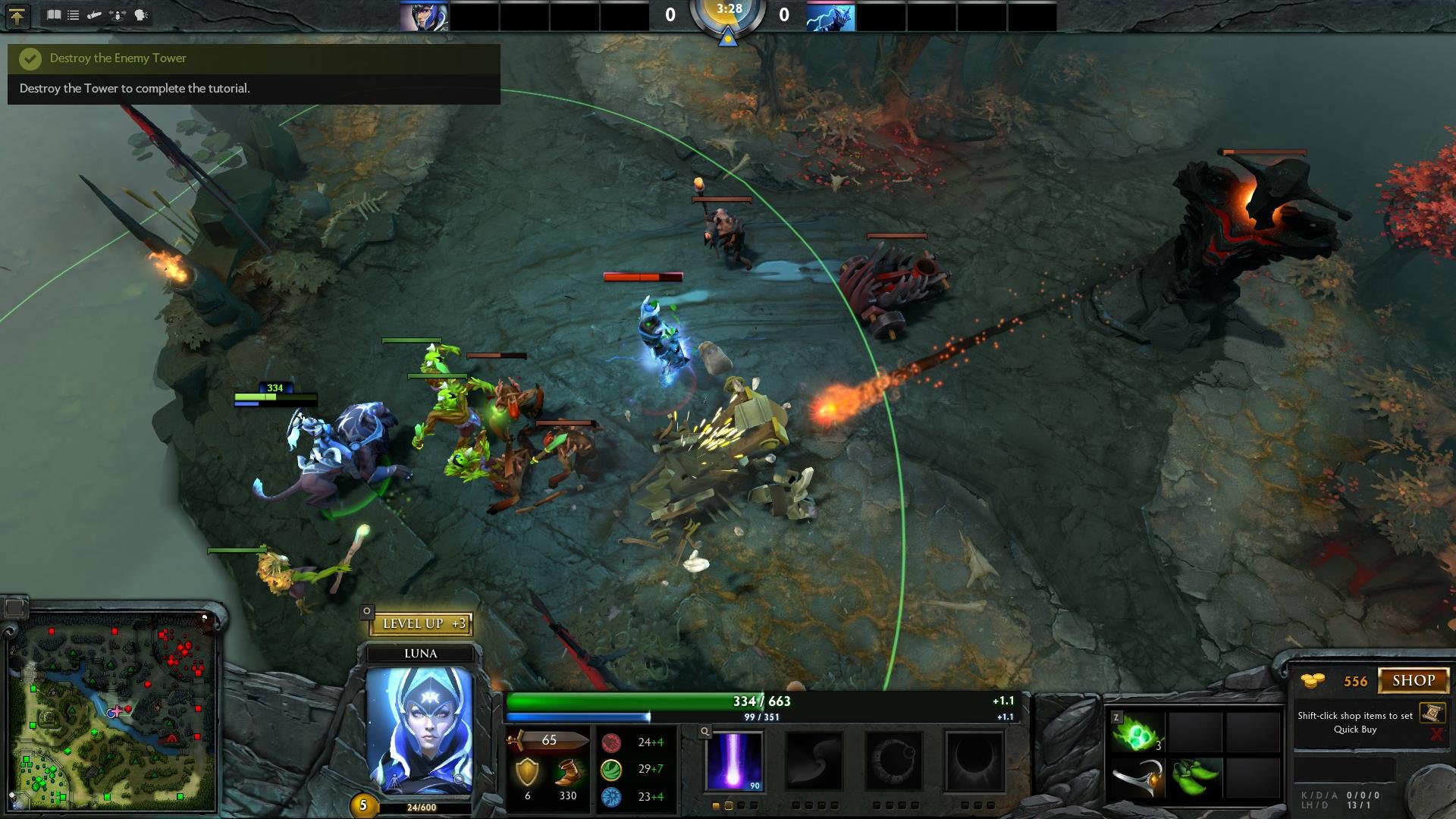The width and height of the screenshot is (1456, 819).
Task: Open the SHOP panel
Action: tap(1413, 680)
